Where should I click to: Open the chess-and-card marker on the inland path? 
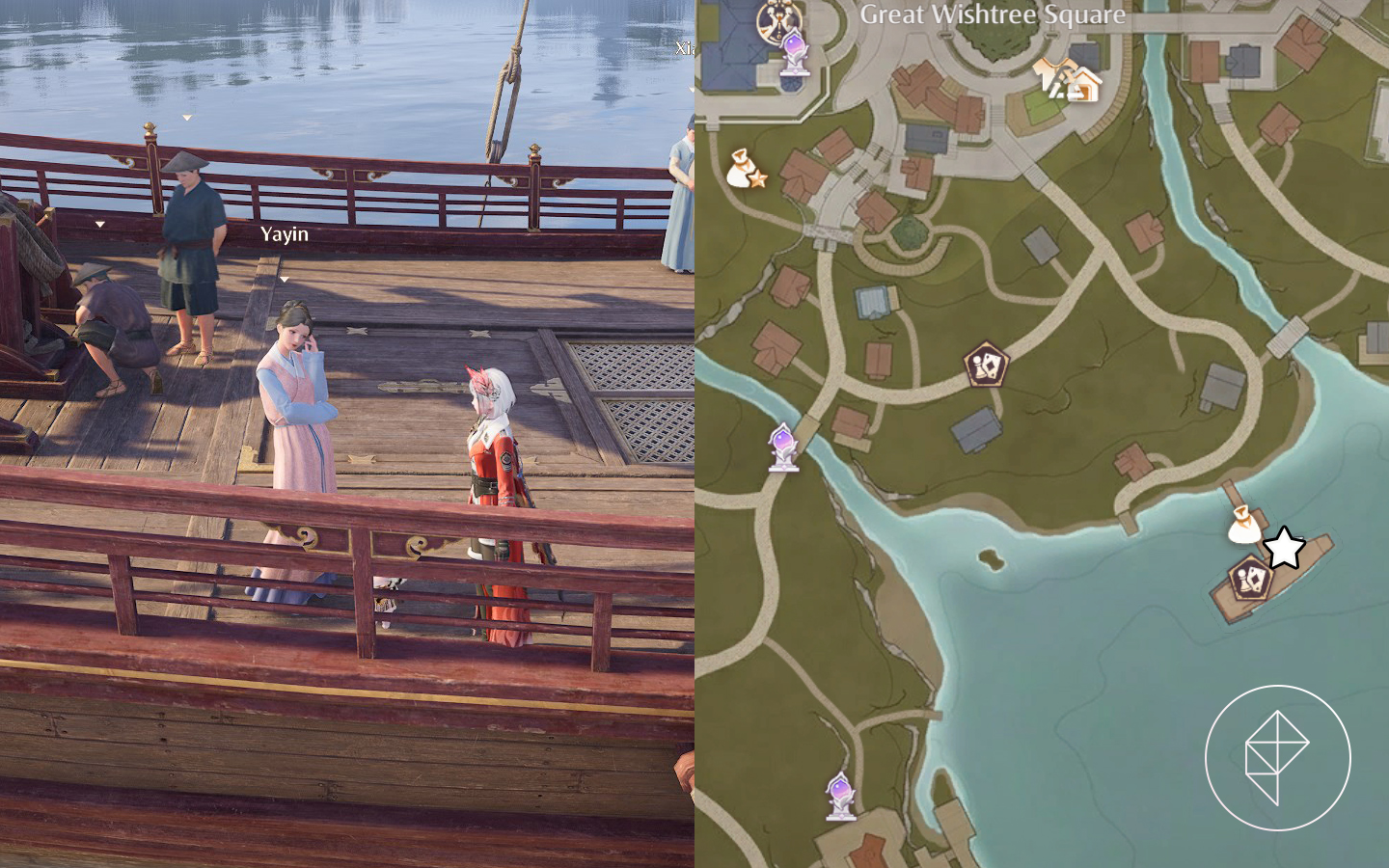click(985, 365)
